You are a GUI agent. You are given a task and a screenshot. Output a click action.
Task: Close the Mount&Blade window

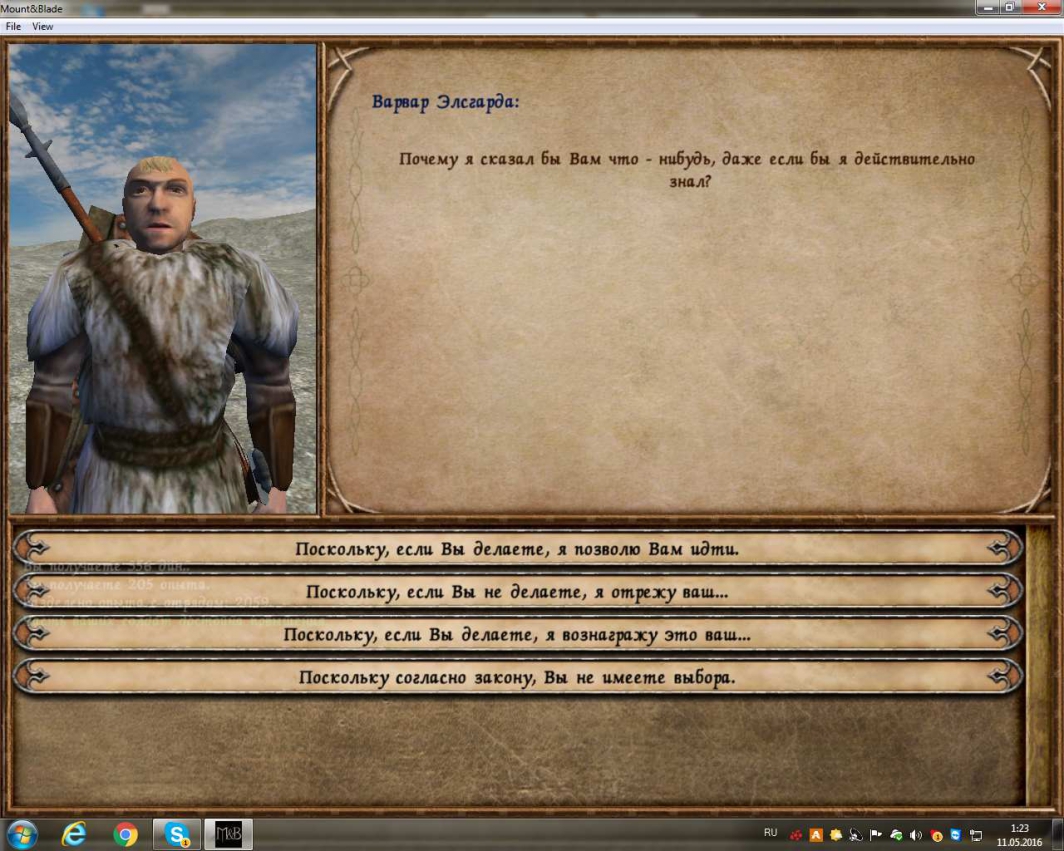pos(1042,7)
